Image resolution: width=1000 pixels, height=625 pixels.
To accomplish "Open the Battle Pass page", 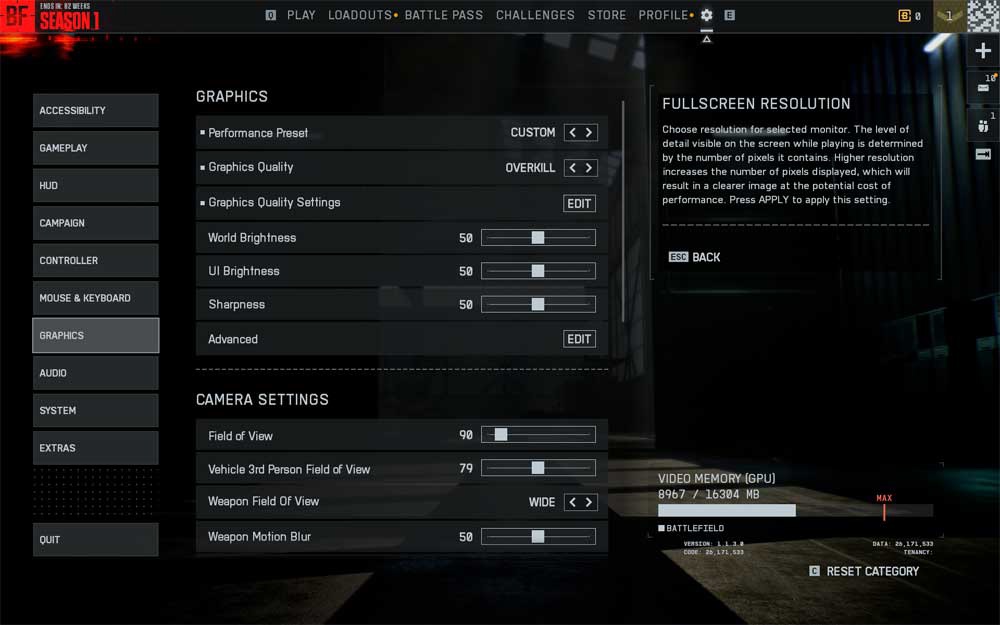I will coord(443,15).
